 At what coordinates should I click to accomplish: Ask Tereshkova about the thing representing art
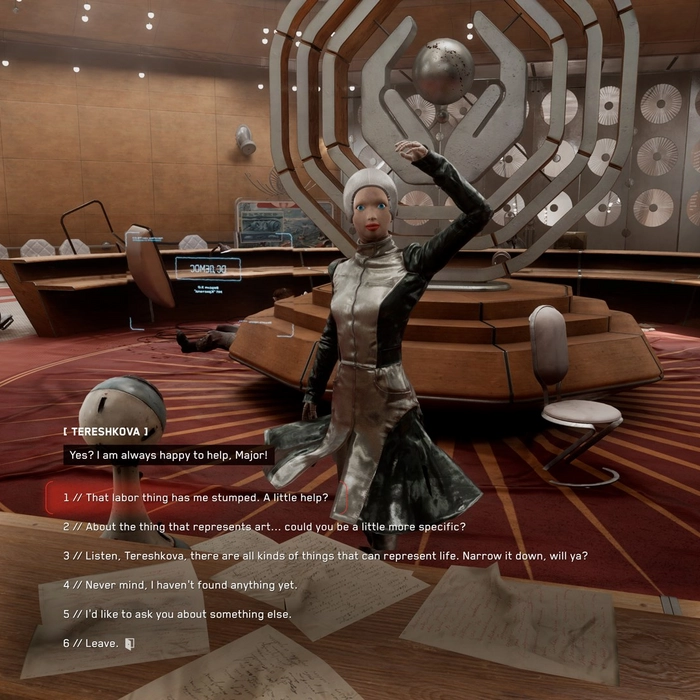click(x=264, y=526)
